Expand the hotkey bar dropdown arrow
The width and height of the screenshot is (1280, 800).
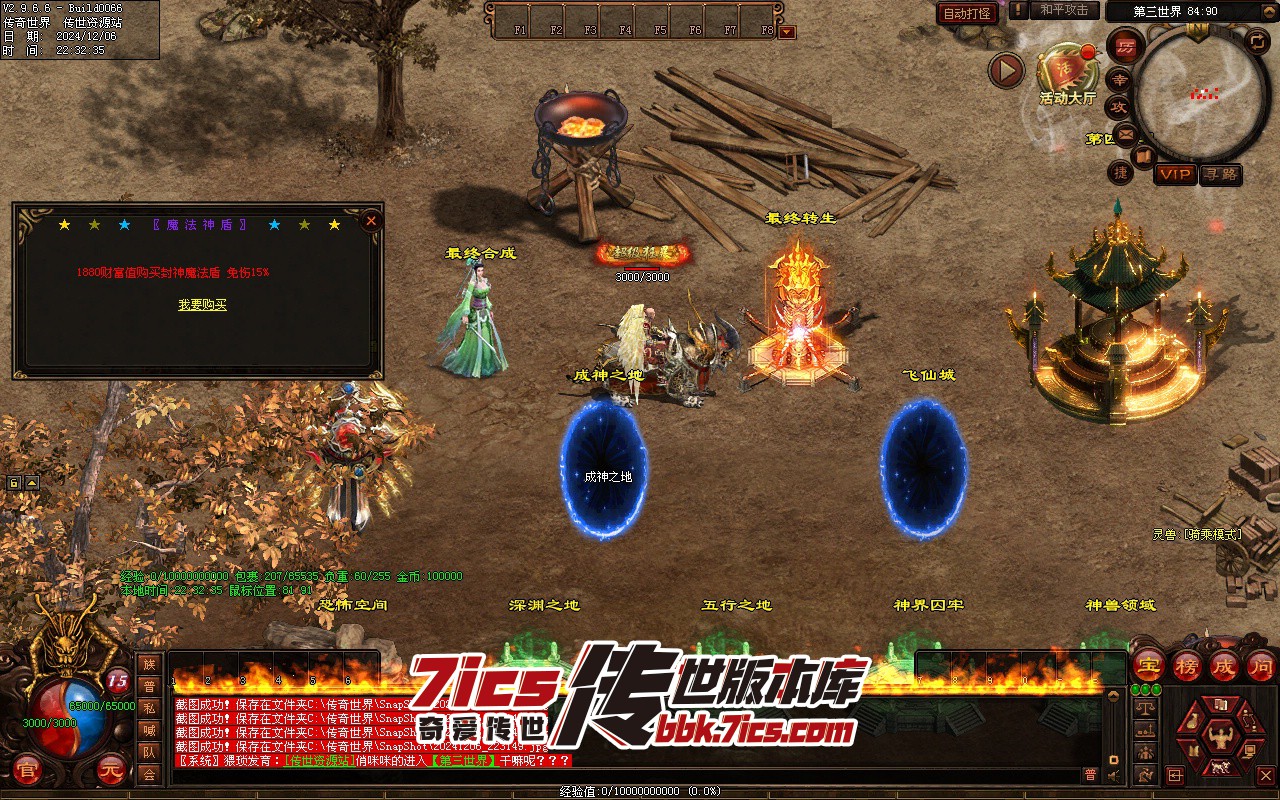787,32
